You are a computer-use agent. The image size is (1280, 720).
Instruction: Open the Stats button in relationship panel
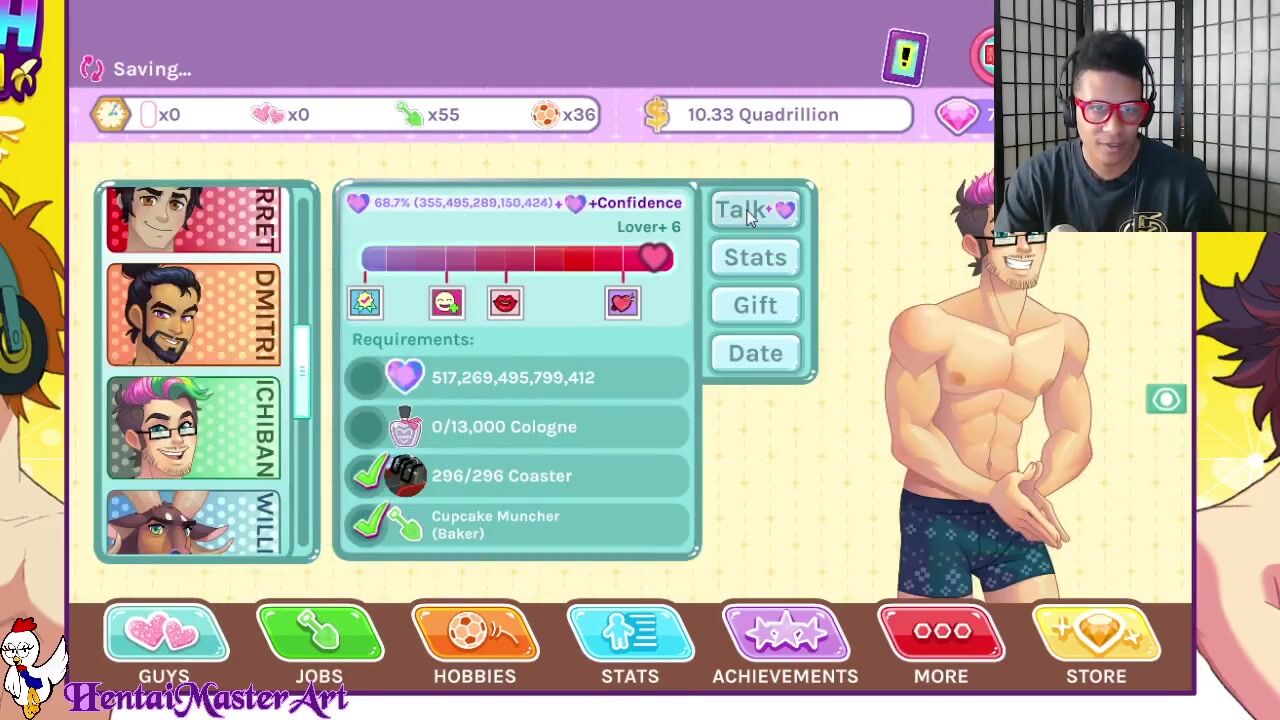coord(755,258)
